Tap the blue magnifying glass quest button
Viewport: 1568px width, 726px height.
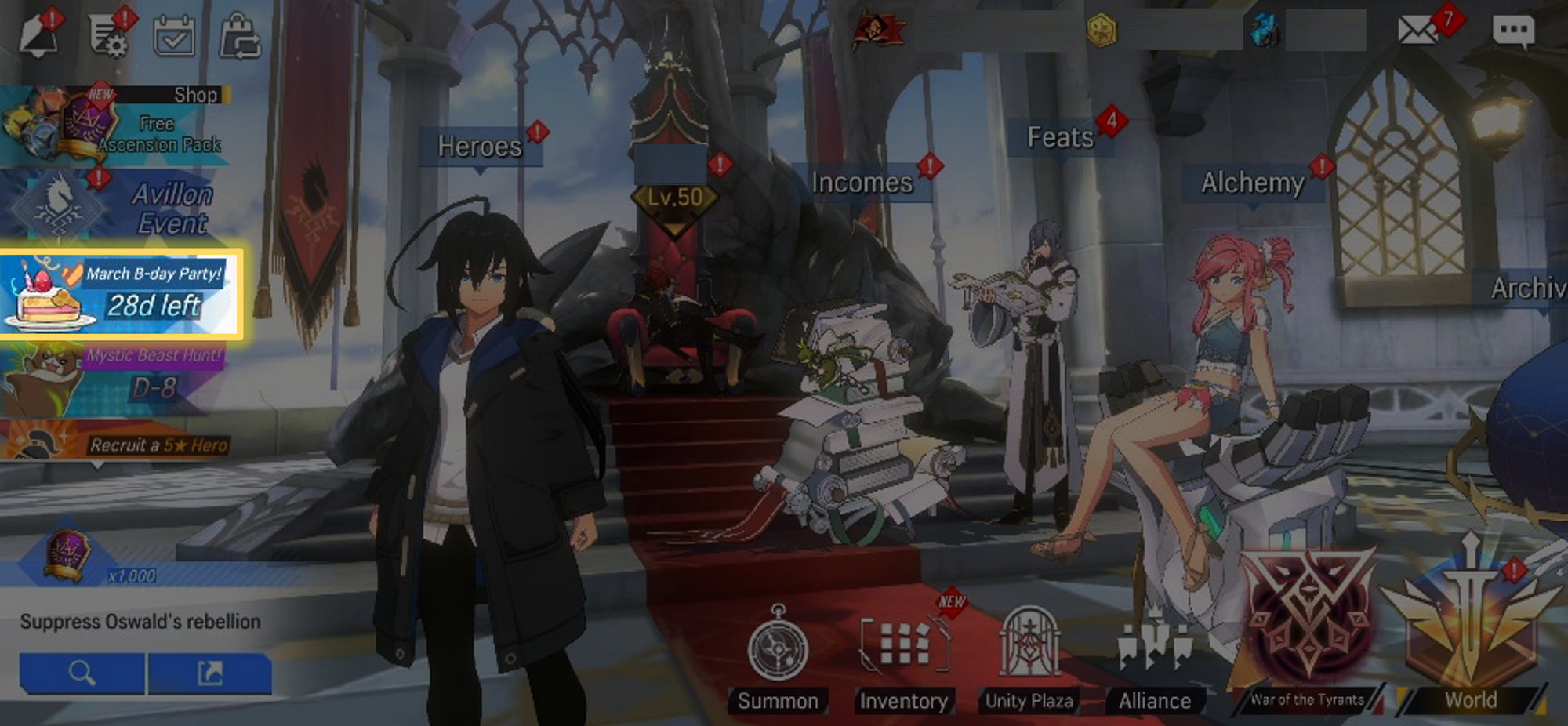coord(82,673)
